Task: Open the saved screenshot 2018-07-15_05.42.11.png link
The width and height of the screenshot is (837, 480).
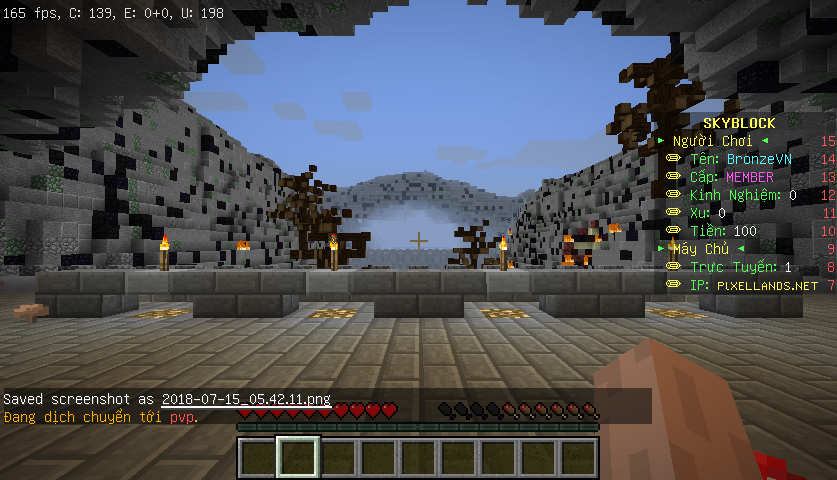Action: point(246,399)
